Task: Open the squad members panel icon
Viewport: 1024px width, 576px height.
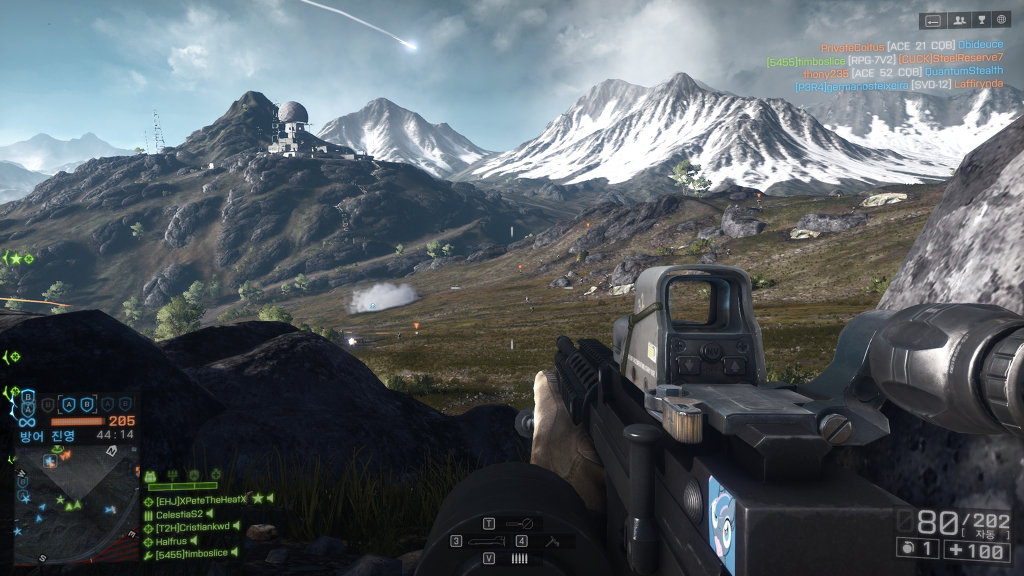Action: coord(958,20)
